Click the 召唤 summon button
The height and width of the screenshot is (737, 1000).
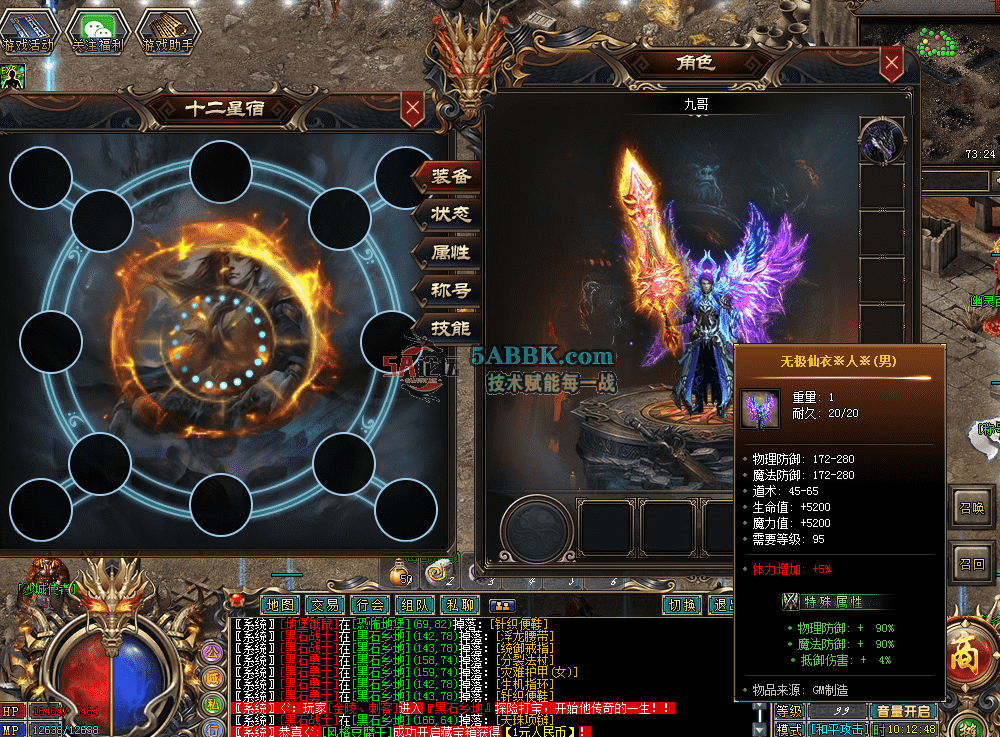(971, 507)
